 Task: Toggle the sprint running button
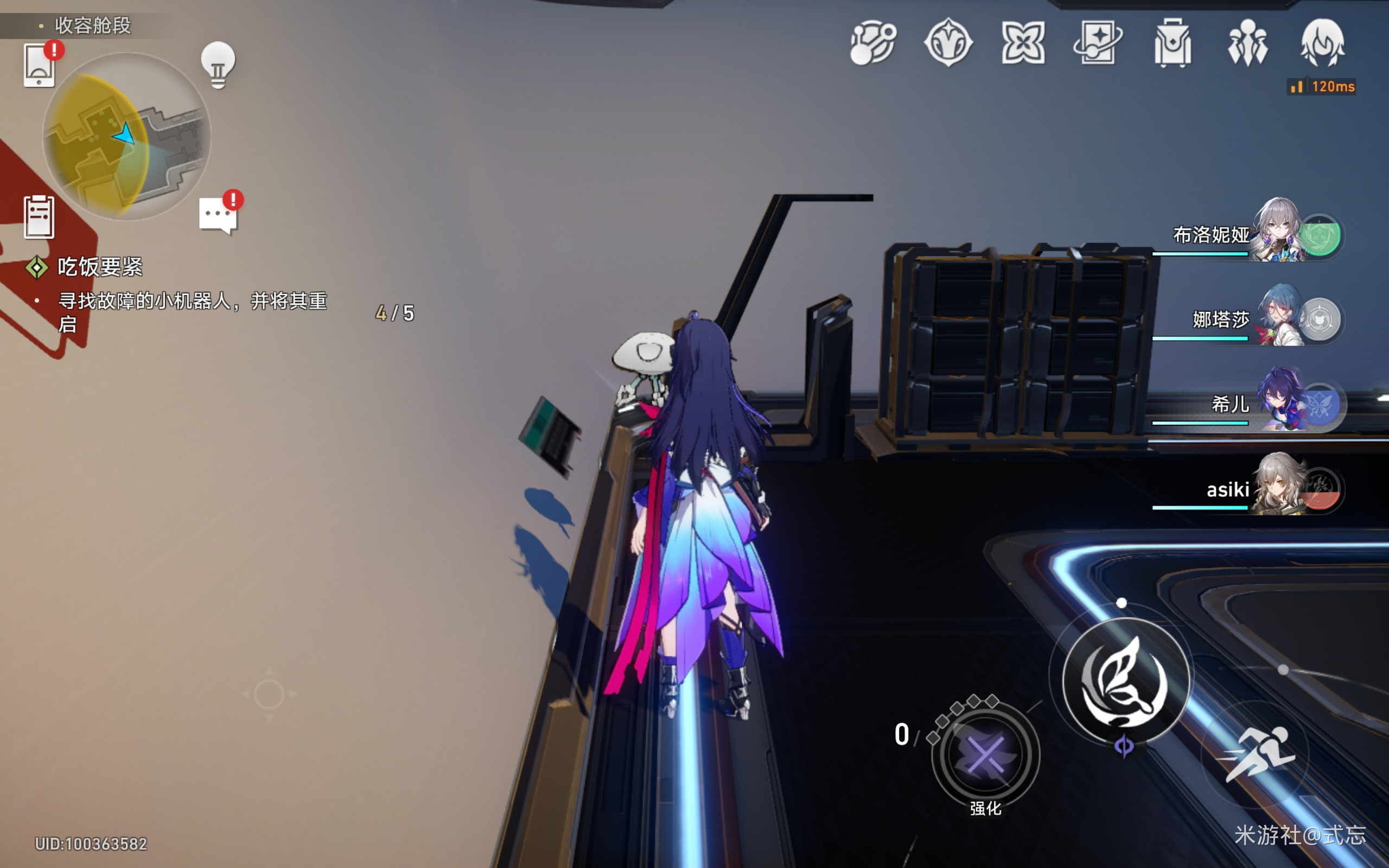(1256, 753)
